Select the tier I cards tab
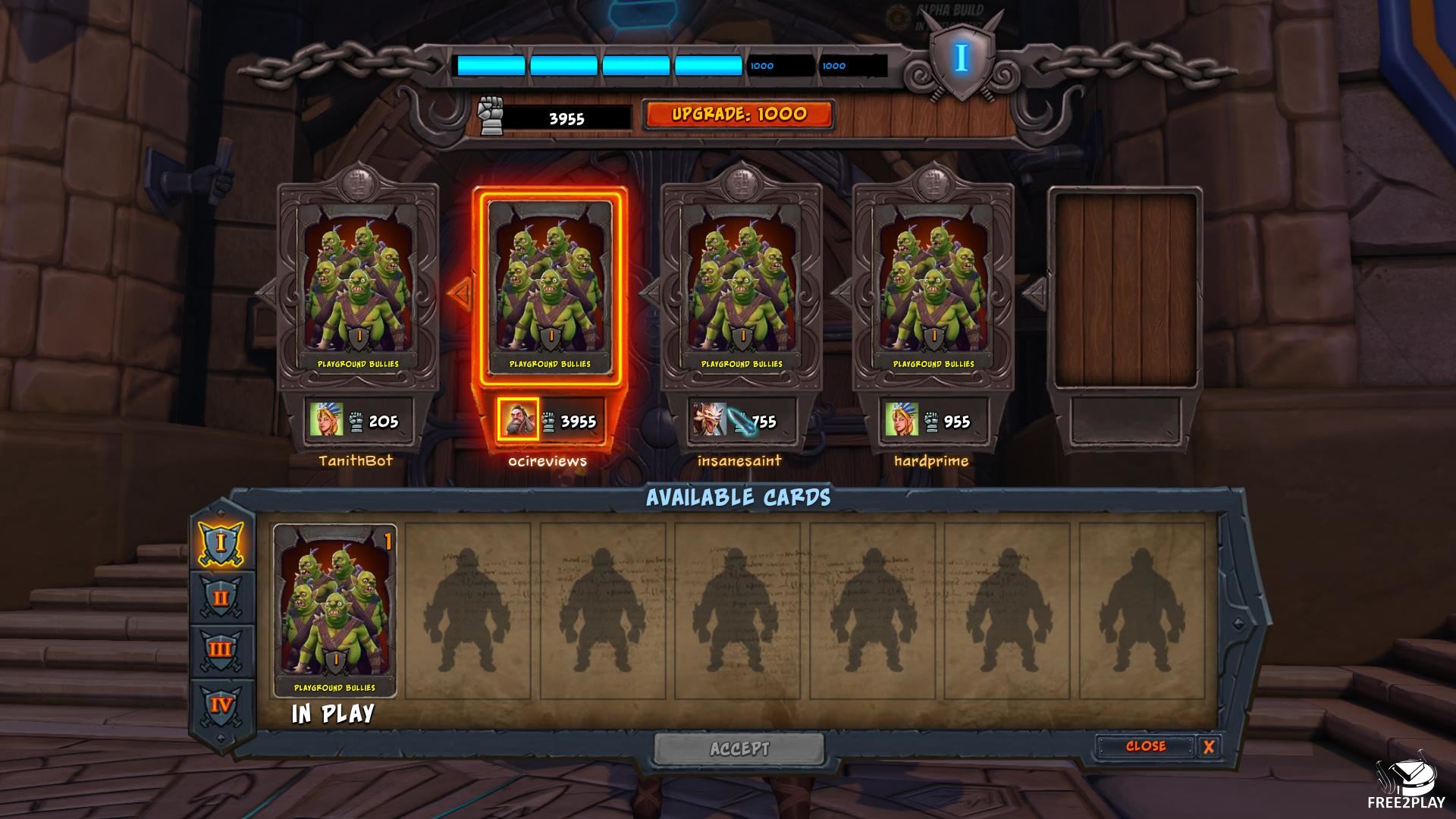This screenshot has height=819, width=1456. coord(221,542)
